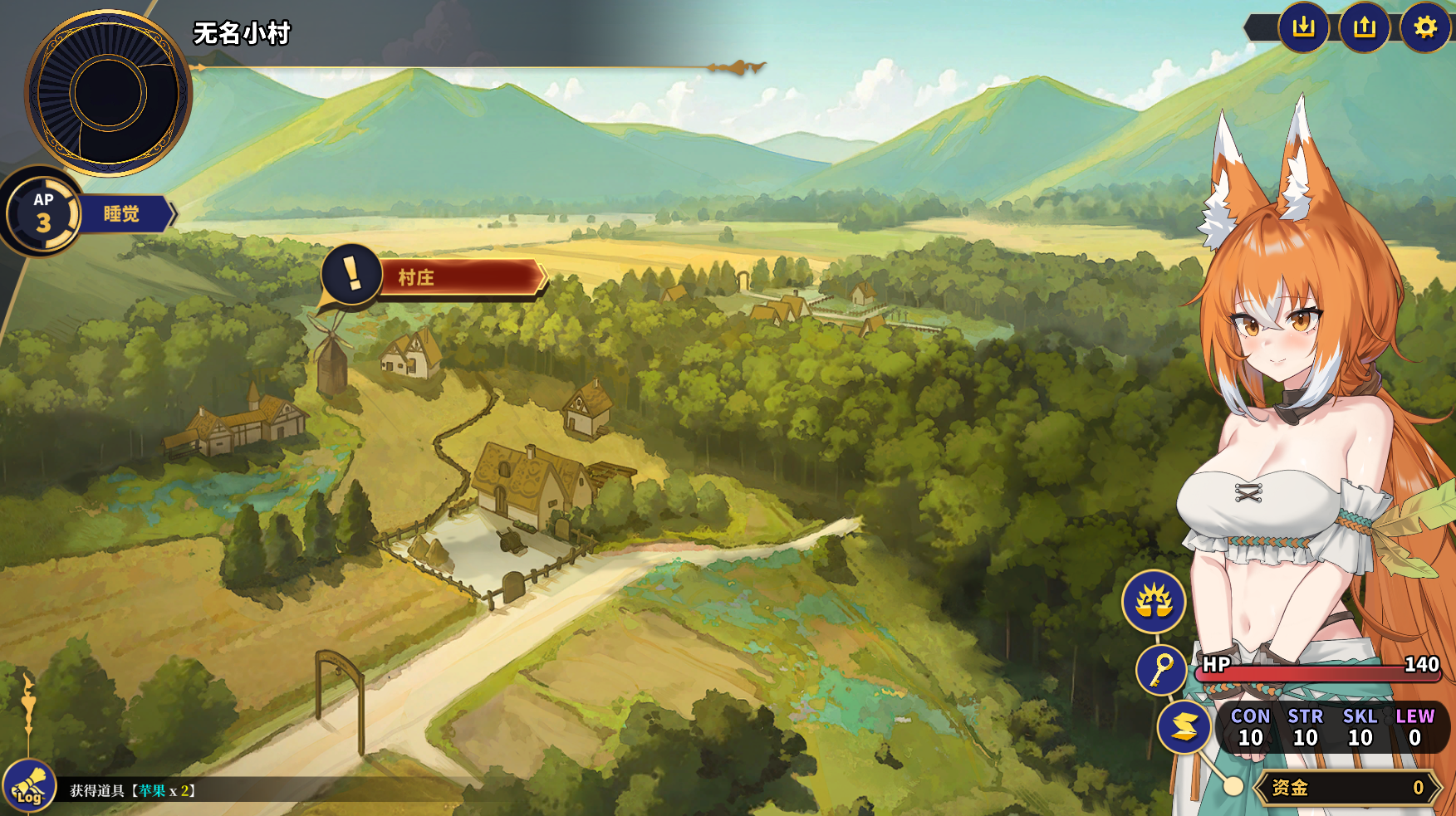The height and width of the screenshot is (816, 1456).
Task: Open the load game icon
Action: pyautogui.click(x=1365, y=27)
